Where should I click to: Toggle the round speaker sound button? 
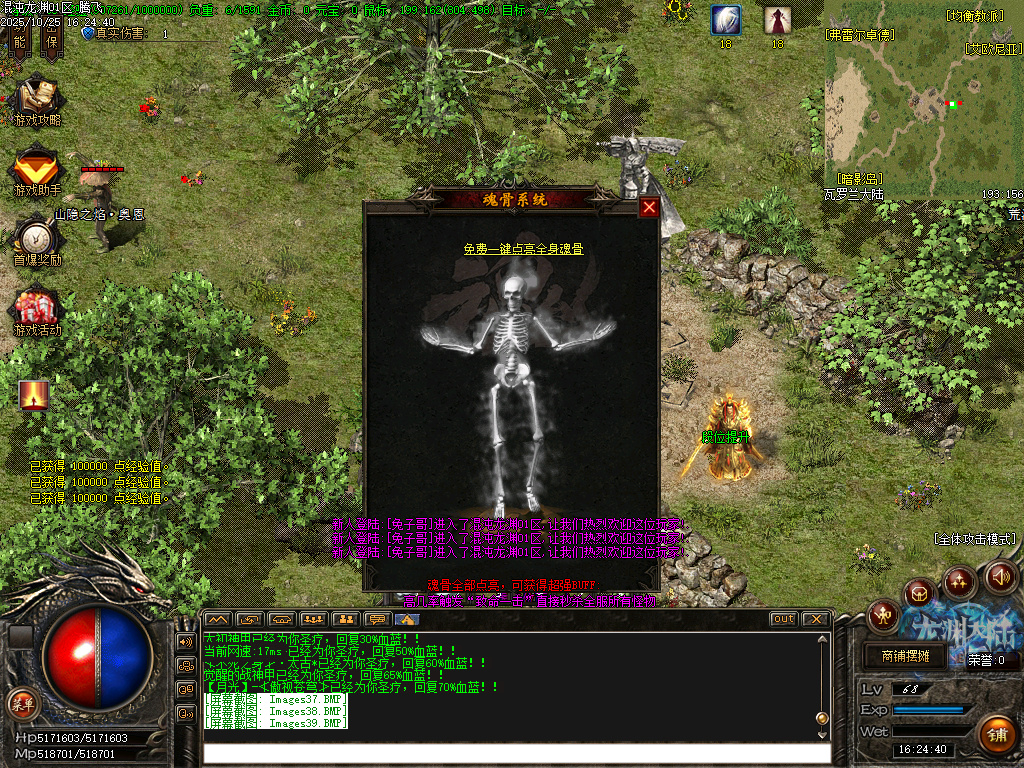[1001, 577]
